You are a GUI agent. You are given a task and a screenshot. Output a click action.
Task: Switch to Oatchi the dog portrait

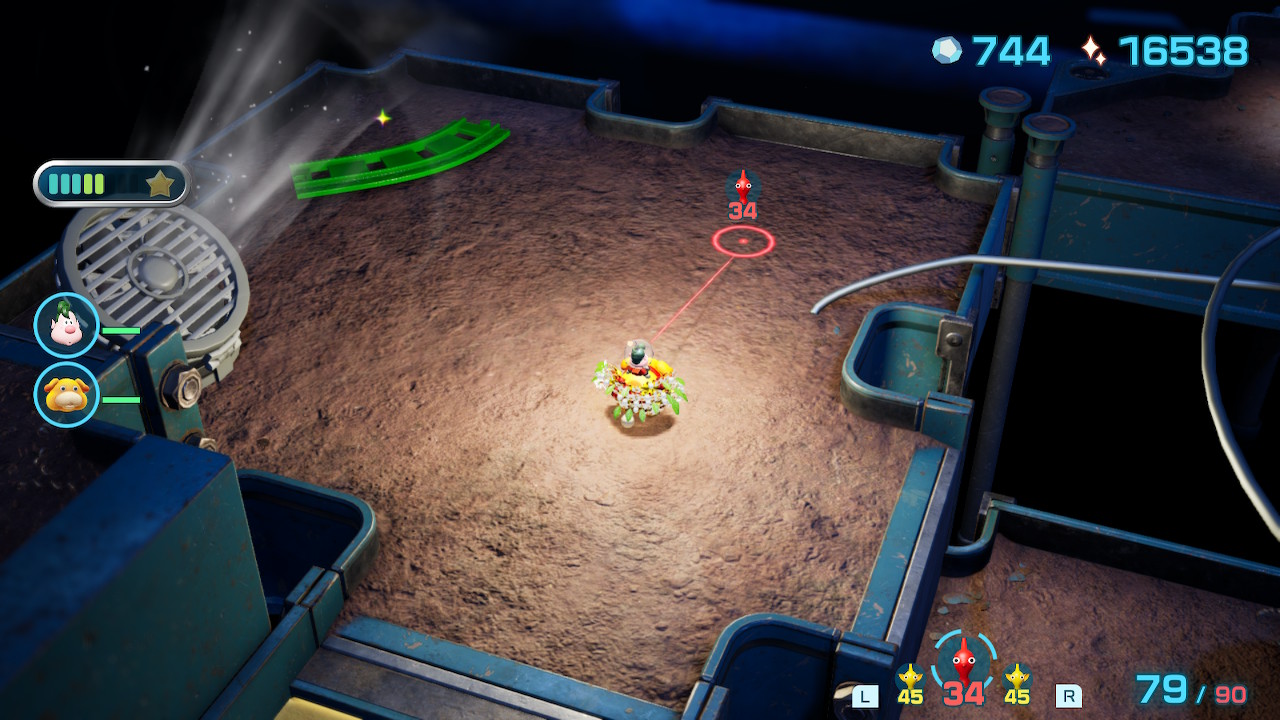click(67, 395)
